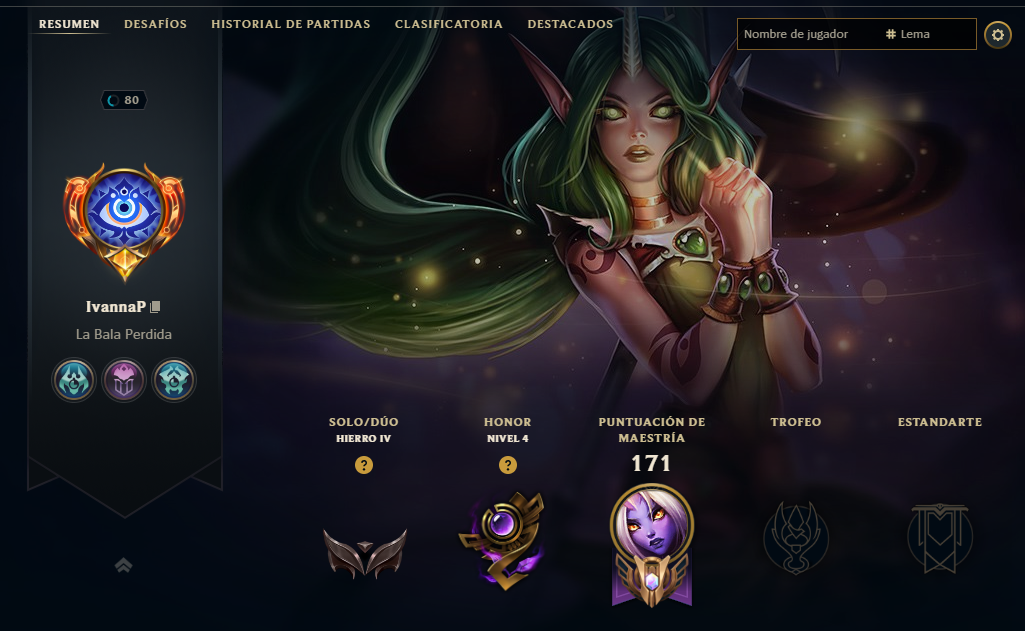Go to the Clasificatoria tab
This screenshot has width=1025, height=631.
click(x=449, y=24)
